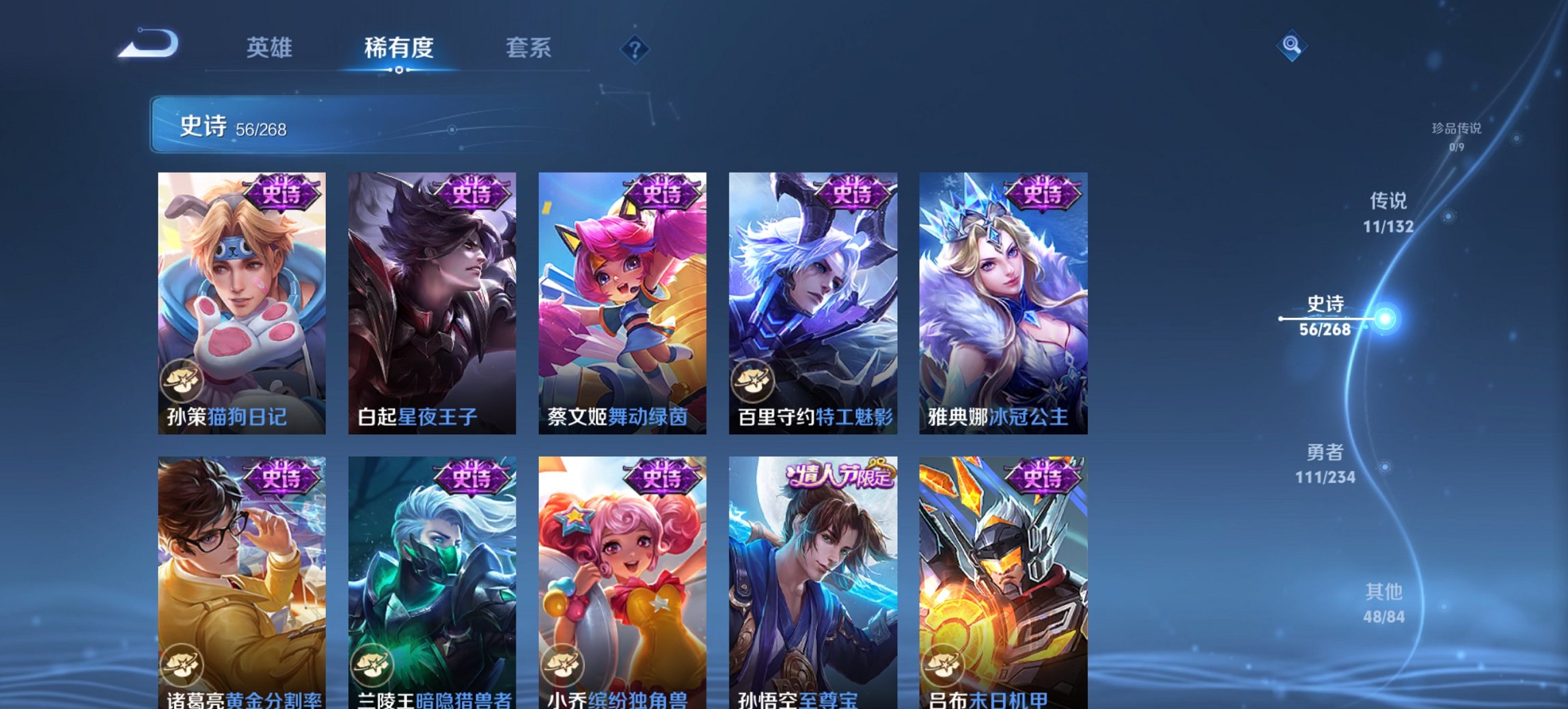Click the help question mark icon
Screen dimensions: 1568x709
point(635,48)
